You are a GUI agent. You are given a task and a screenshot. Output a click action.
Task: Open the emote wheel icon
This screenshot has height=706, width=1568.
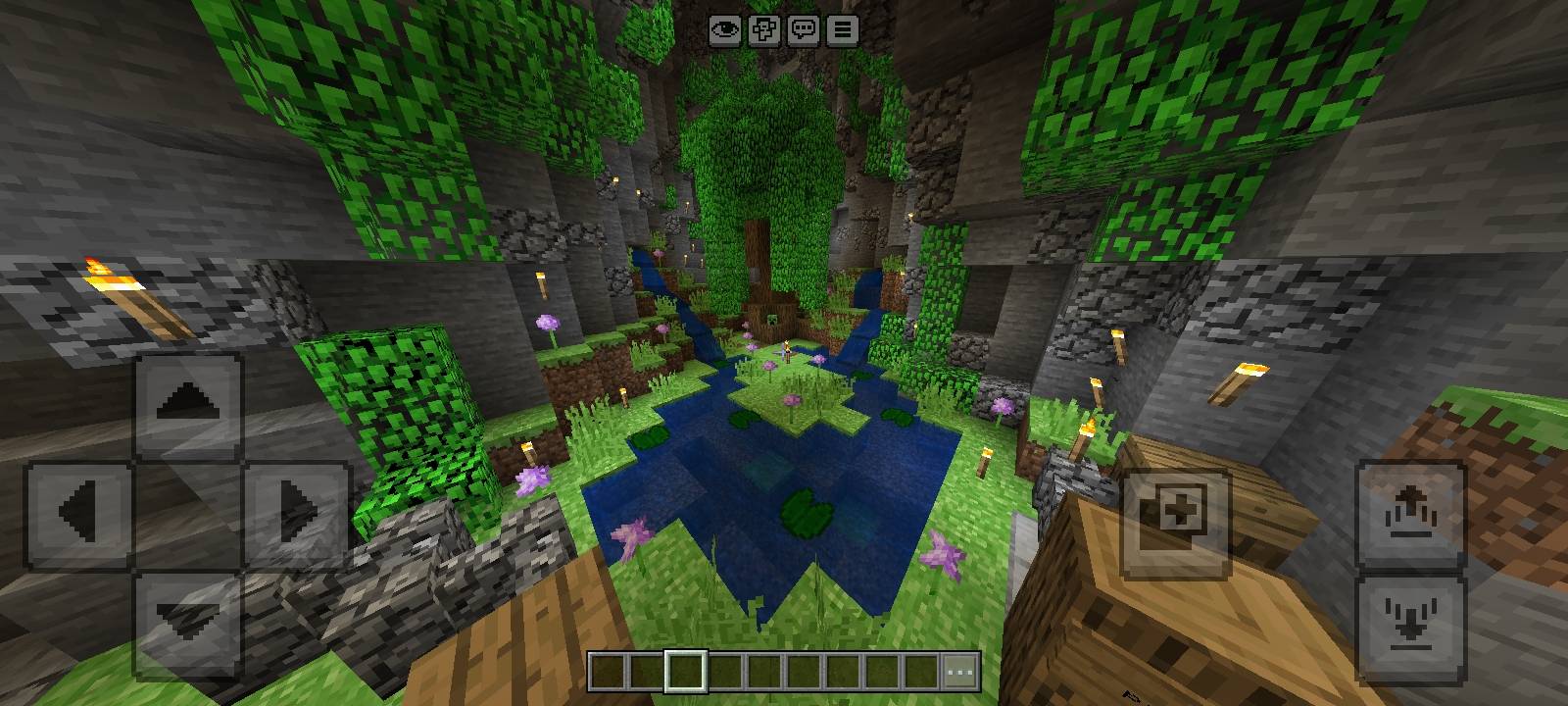[x=764, y=30]
